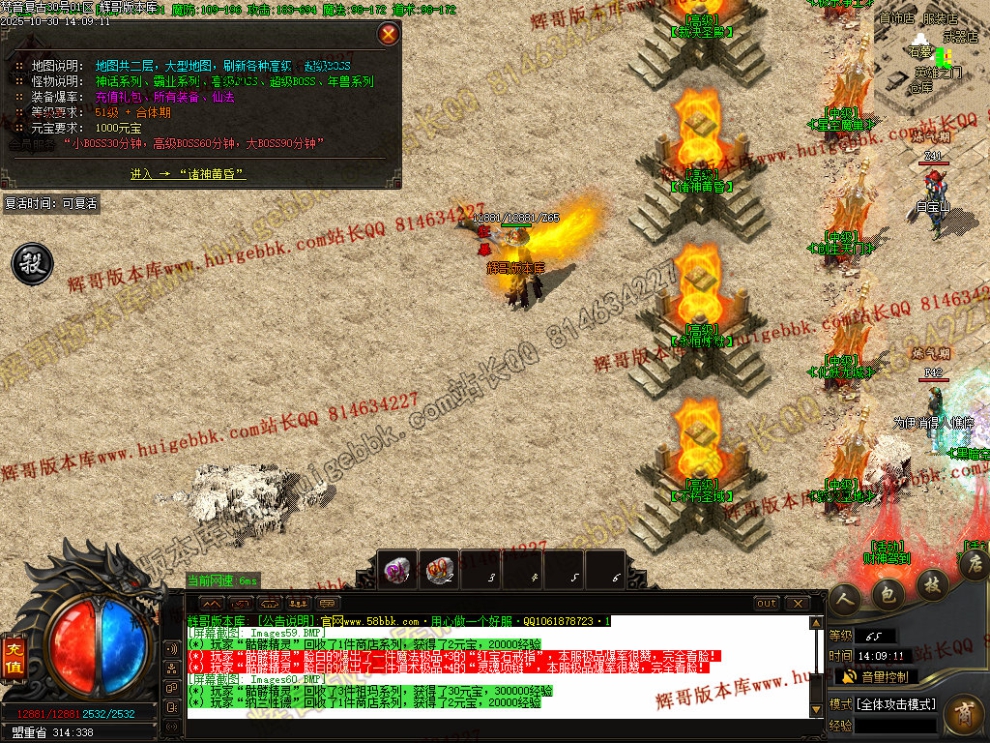
Task: Click the round 商 mall button
Action: click(961, 713)
